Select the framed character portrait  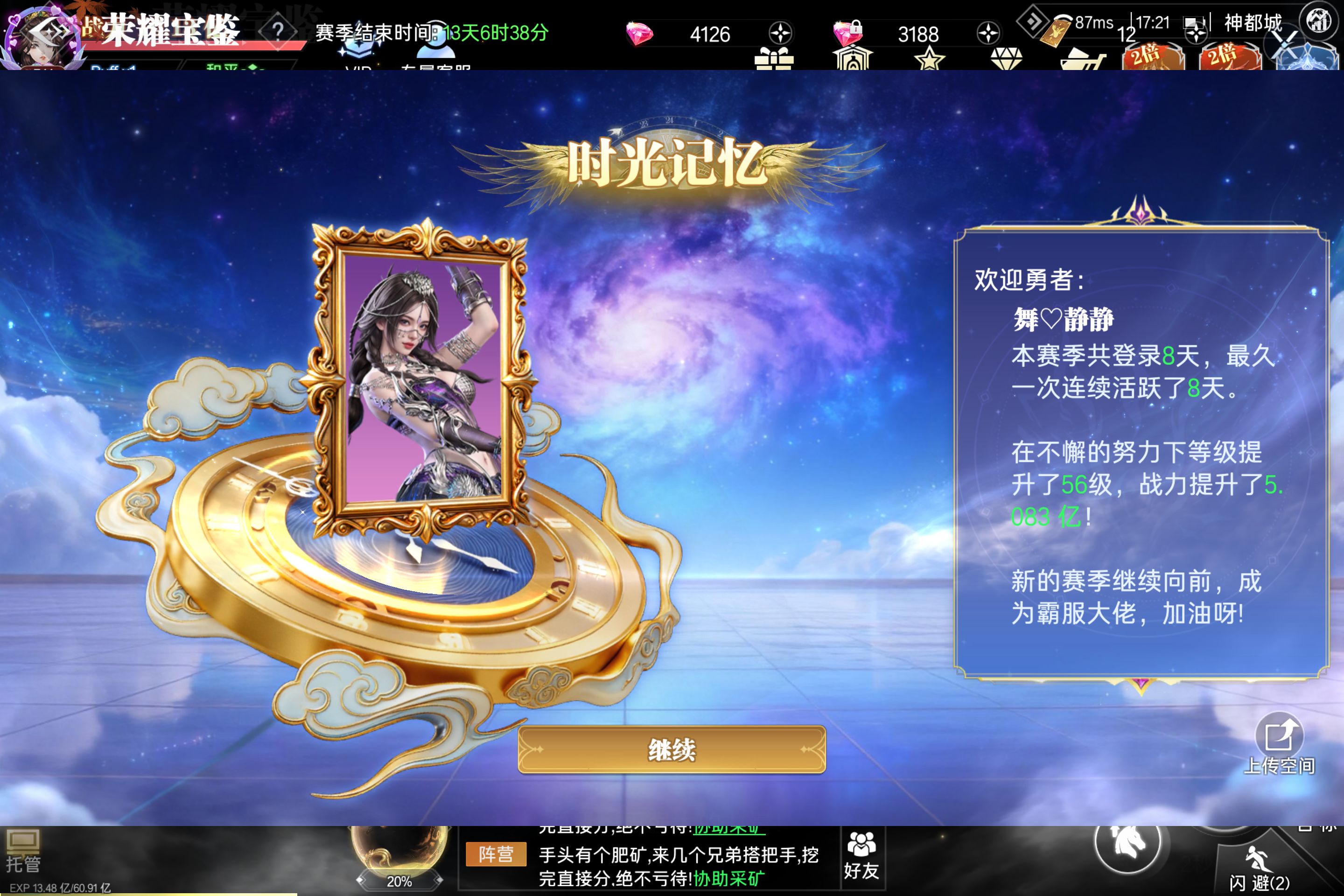tap(423, 377)
